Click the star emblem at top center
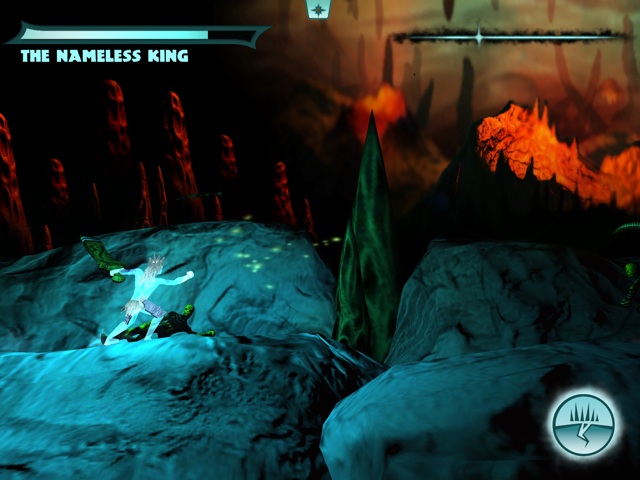The image size is (640, 480). [320, 9]
